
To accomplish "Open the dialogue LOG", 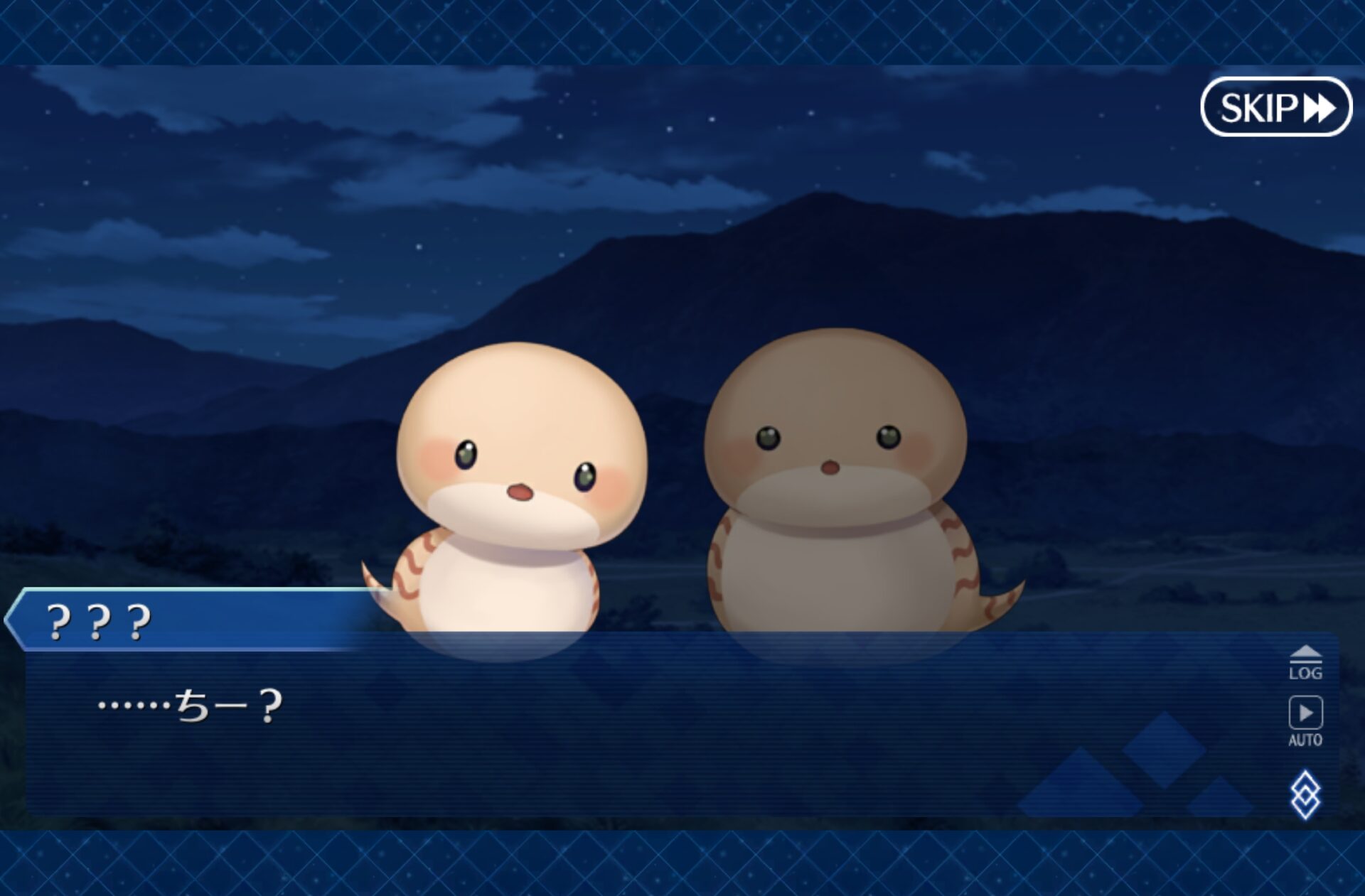I will coord(1305,664).
